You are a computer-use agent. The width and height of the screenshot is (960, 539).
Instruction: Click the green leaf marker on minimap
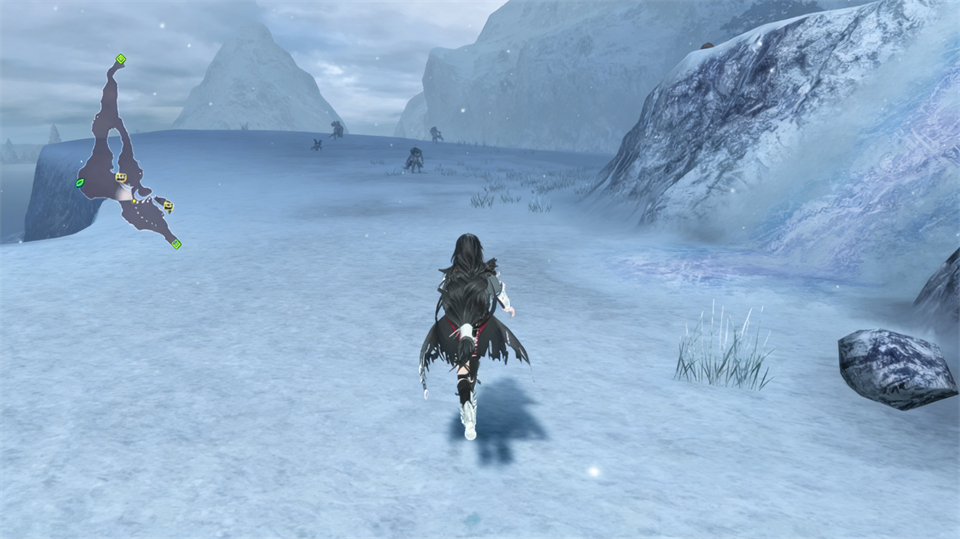point(79,183)
